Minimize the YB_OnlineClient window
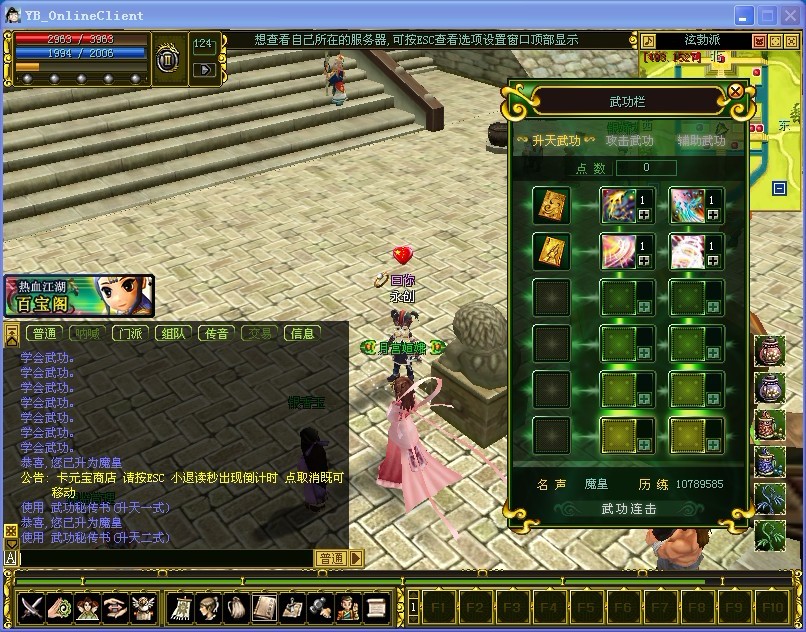The height and width of the screenshot is (632, 806). click(x=744, y=15)
